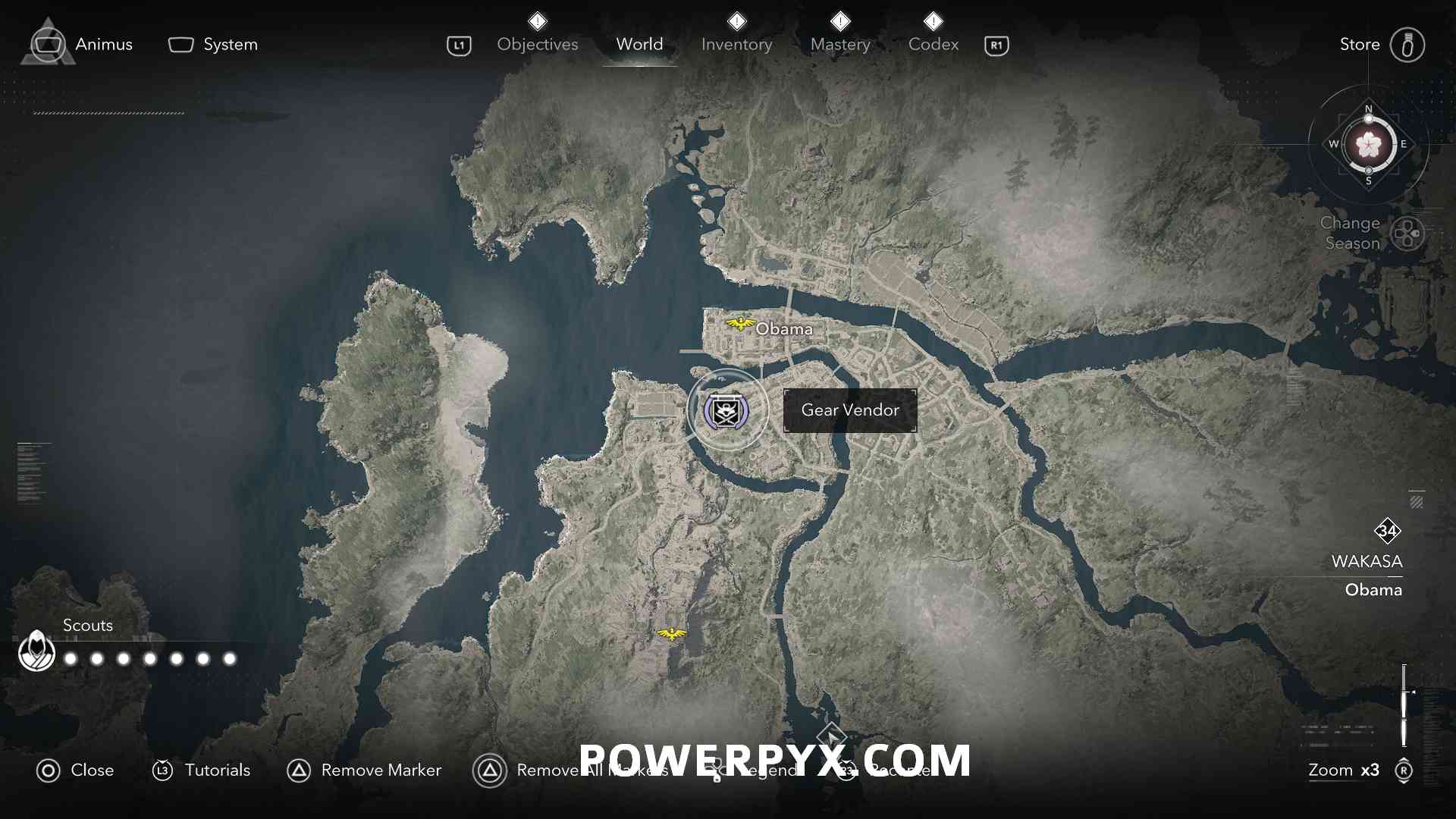Click the Scouts hooded icon
The width and height of the screenshot is (1456, 819).
click(36, 651)
